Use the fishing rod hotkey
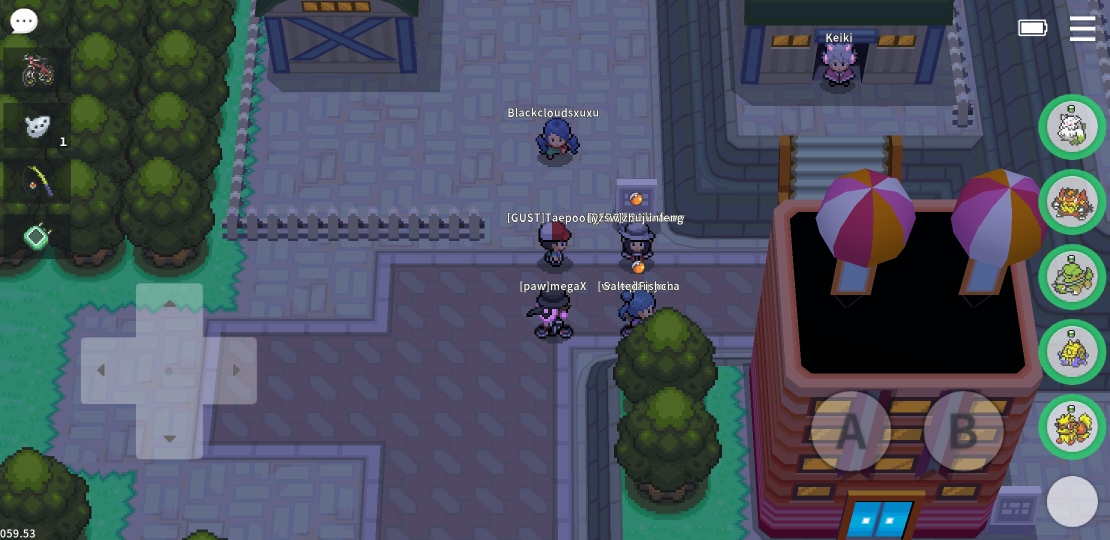Viewport: 1110px width, 540px height. click(37, 181)
